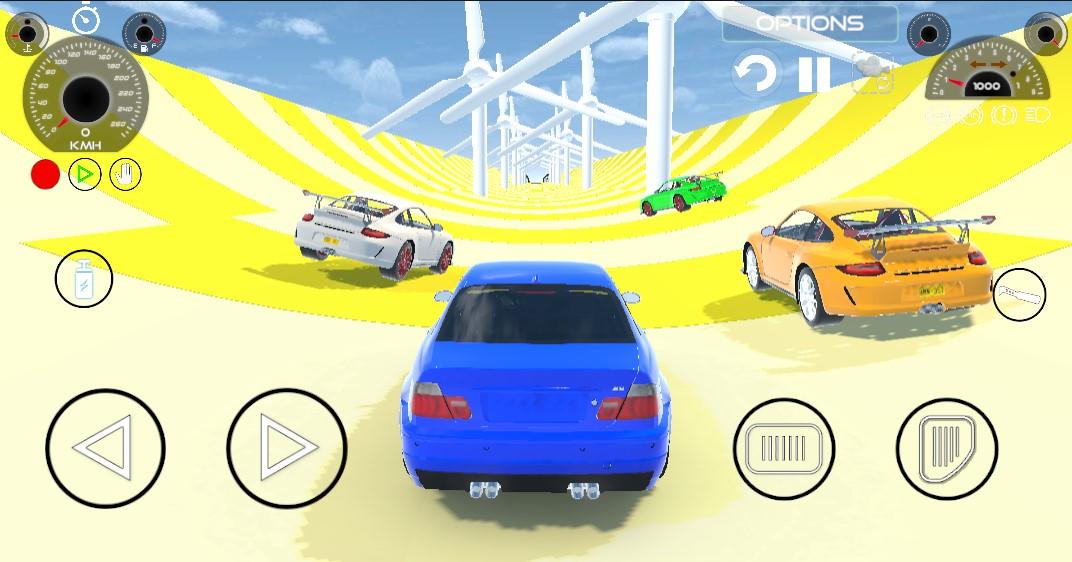This screenshot has height=562, width=1072.
Task: Activate the nitro bottle button
Action: [84, 279]
